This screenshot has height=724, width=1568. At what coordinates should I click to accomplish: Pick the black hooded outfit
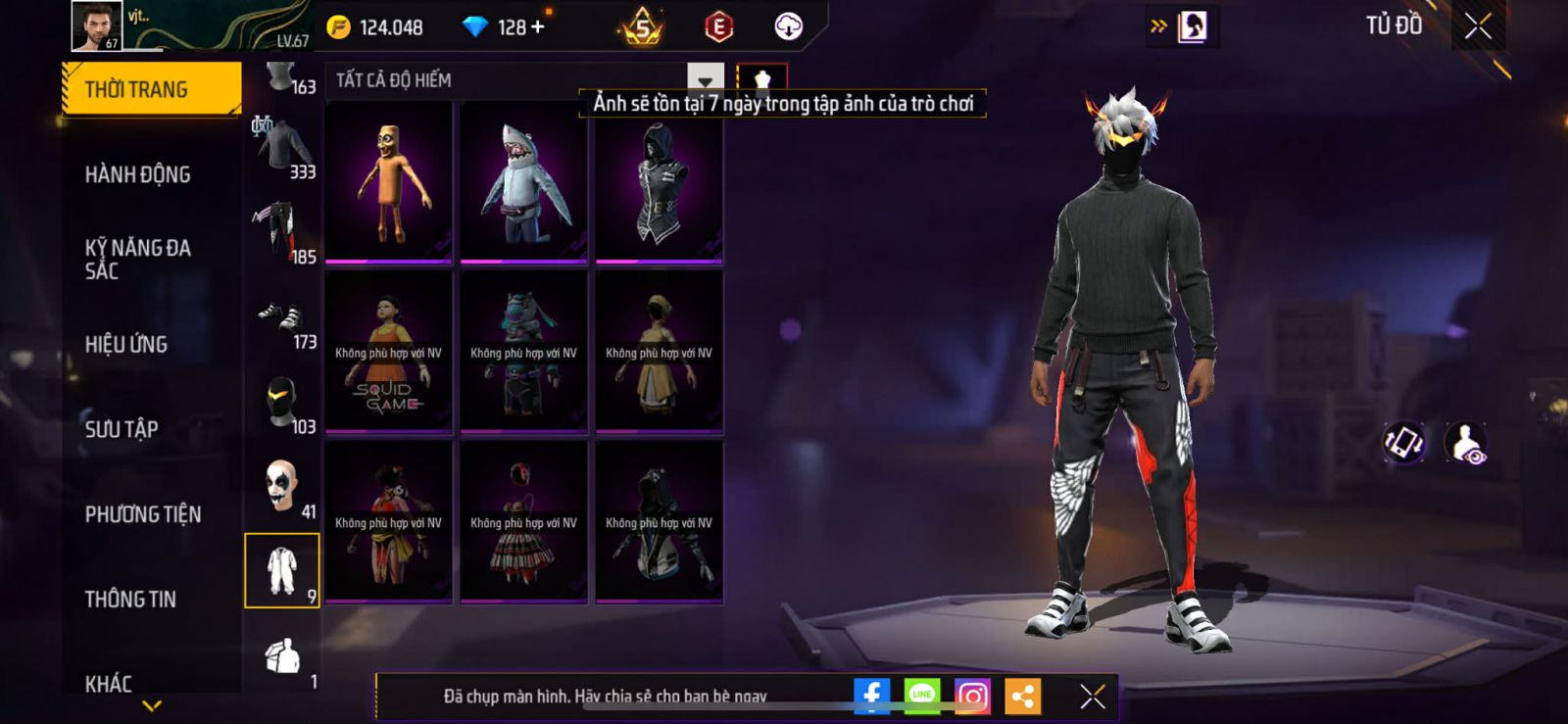click(659, 183)
